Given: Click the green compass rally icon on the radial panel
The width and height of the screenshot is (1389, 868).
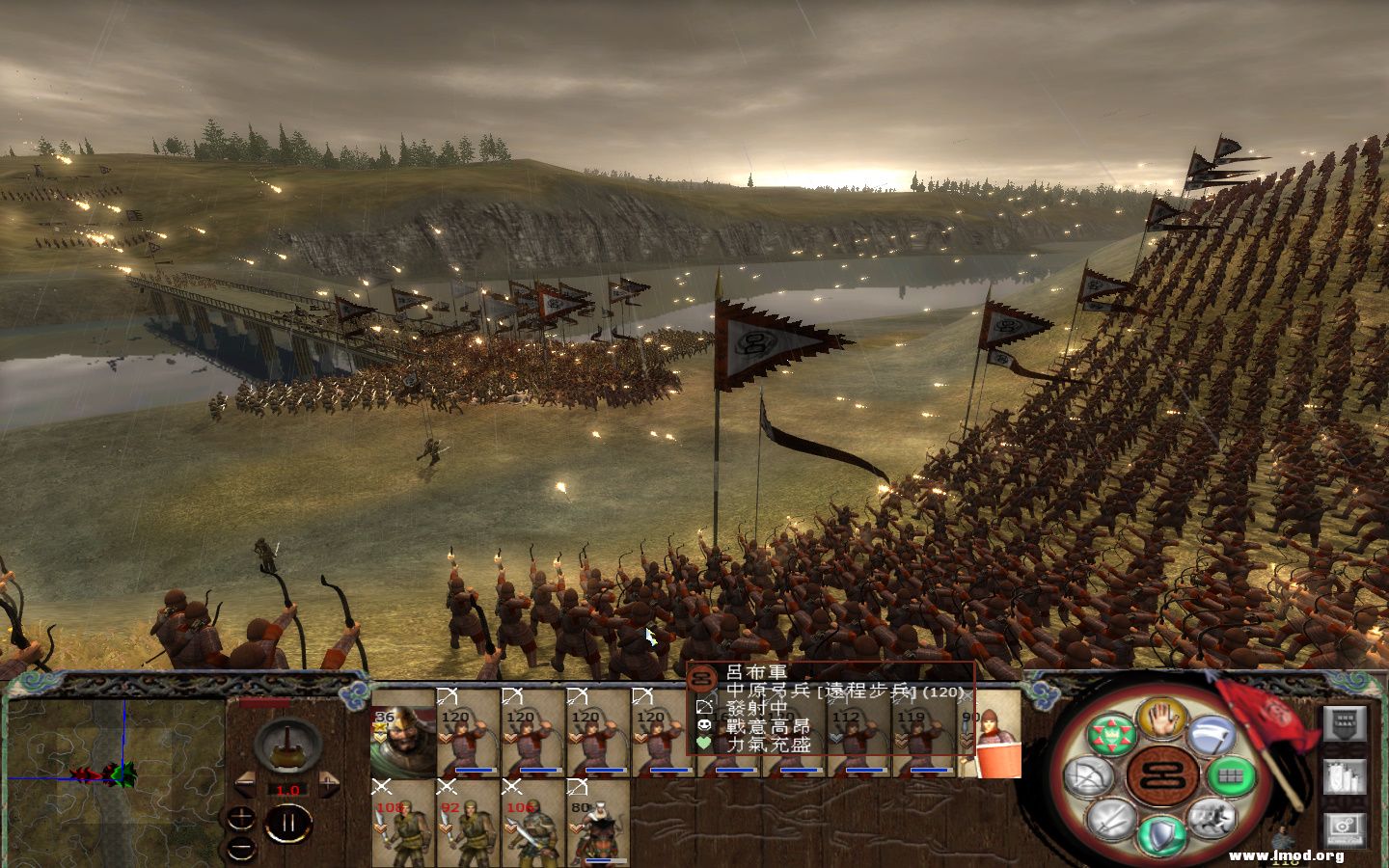Looking at the screenshot, I should coord(1110,735).
